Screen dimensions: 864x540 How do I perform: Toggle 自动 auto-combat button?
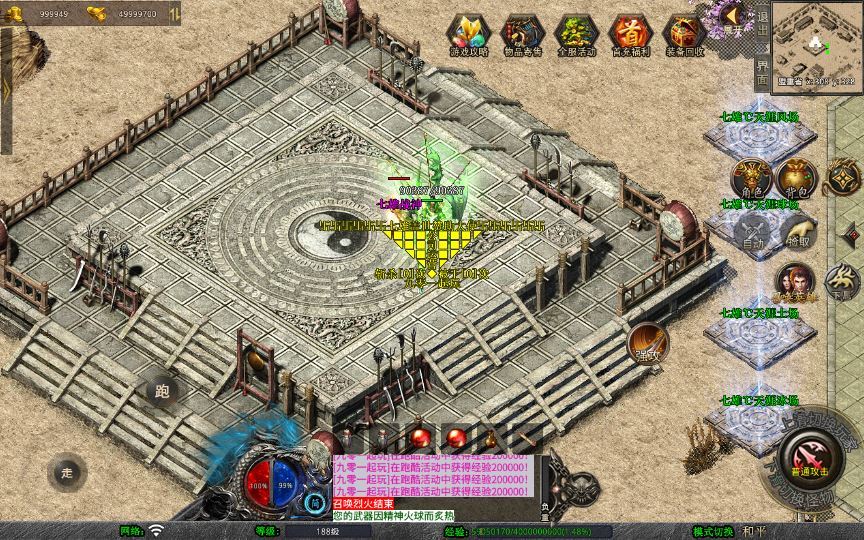(x=751, y=233)
